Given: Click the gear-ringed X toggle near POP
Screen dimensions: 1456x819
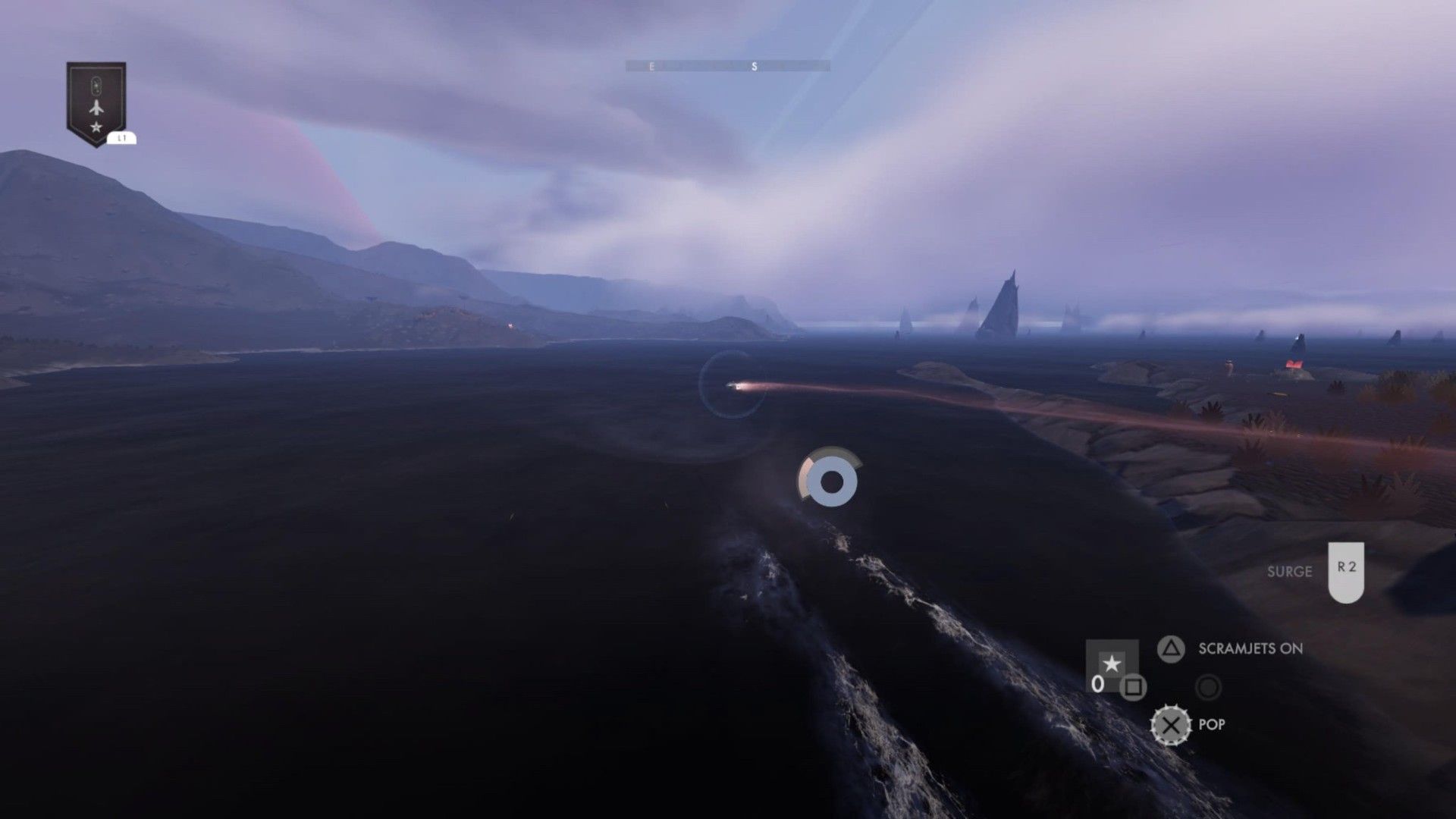Looking at the screenshot, I should 1170,724.
